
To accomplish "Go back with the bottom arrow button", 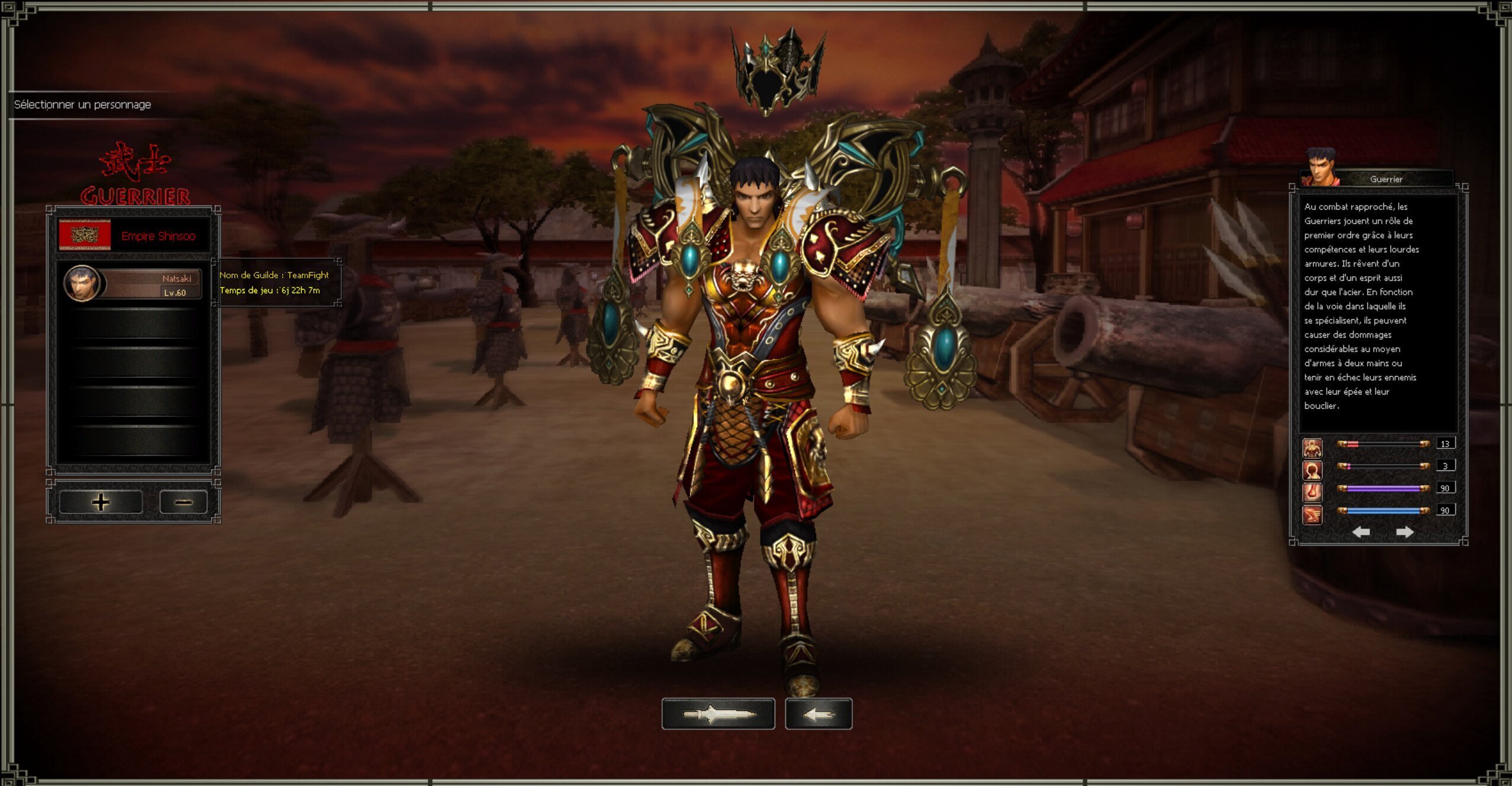I will point(818,714).
